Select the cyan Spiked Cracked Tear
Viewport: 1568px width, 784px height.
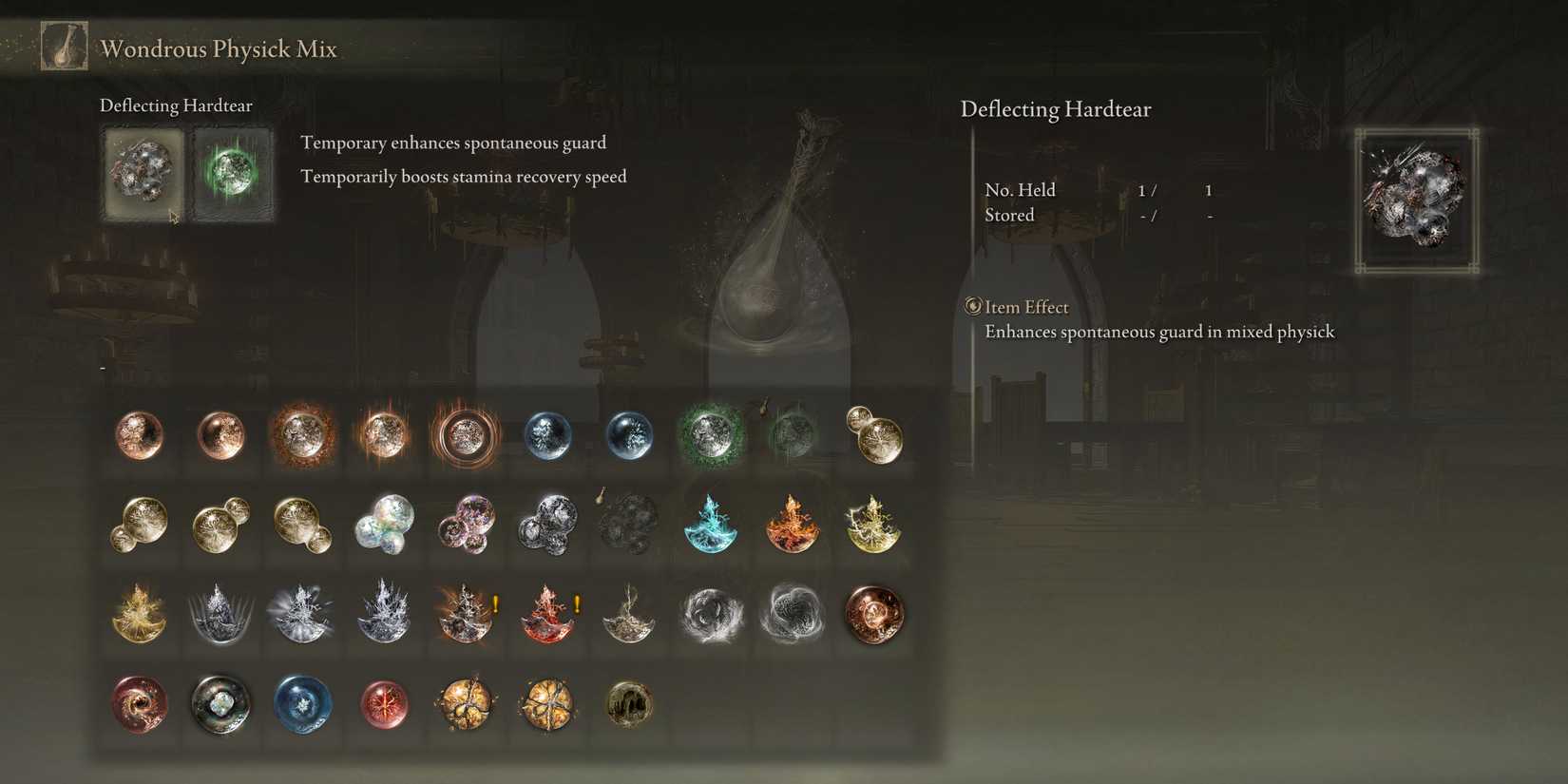pyautogui.click(x=711, y=525)
